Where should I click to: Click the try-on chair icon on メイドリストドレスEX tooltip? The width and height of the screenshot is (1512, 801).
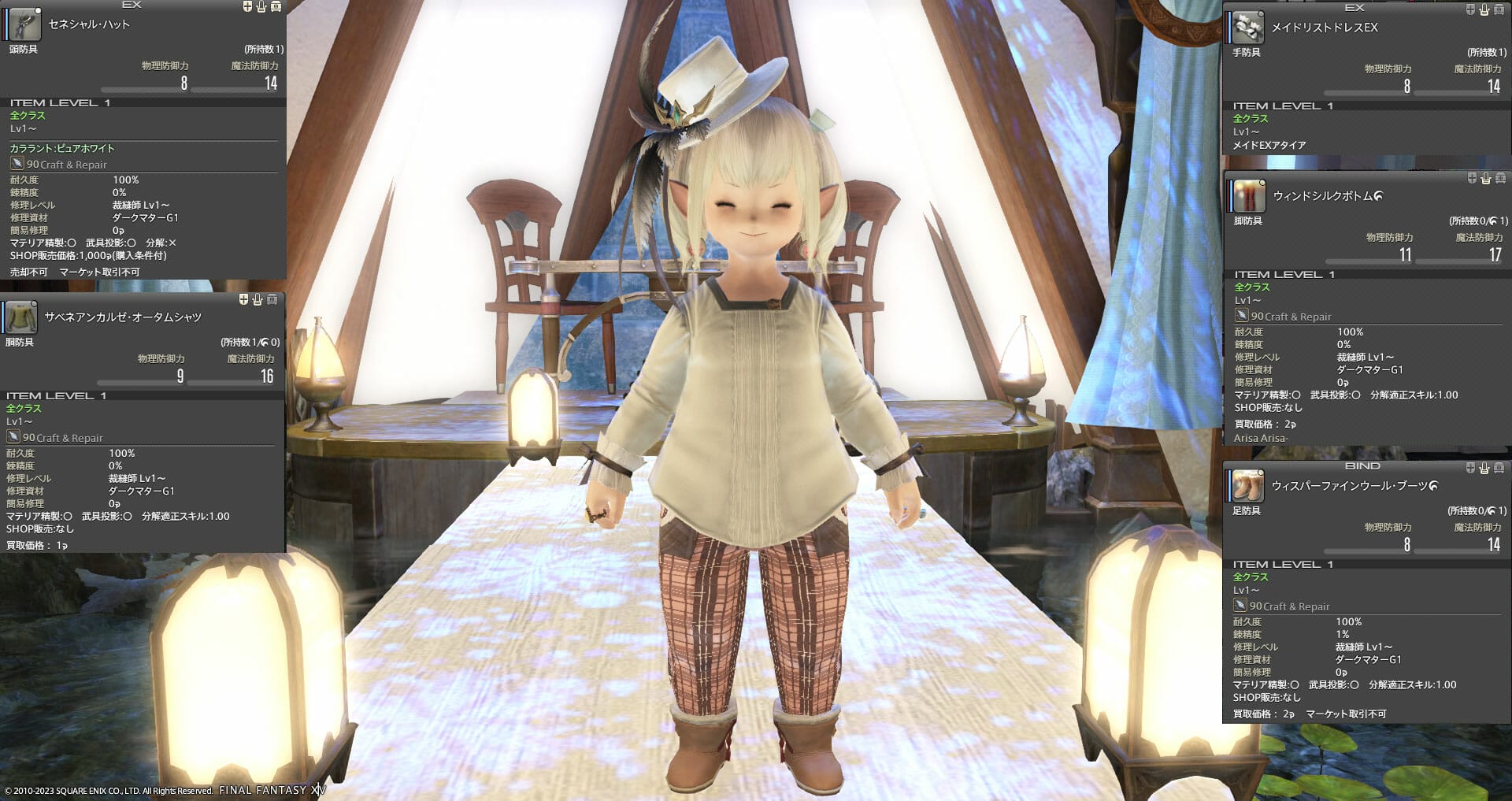coord(1484,9)
